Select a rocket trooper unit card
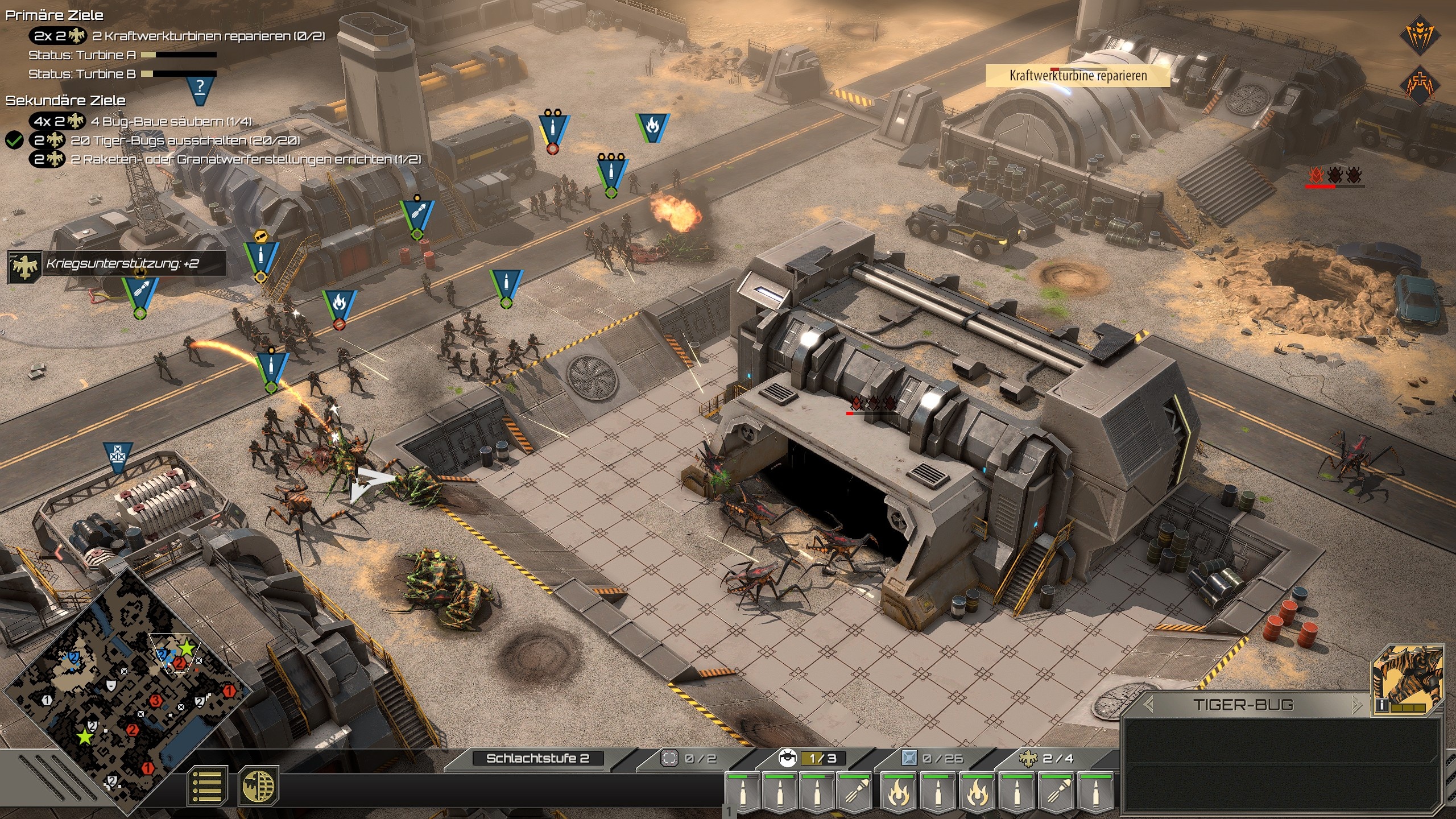 855,792
